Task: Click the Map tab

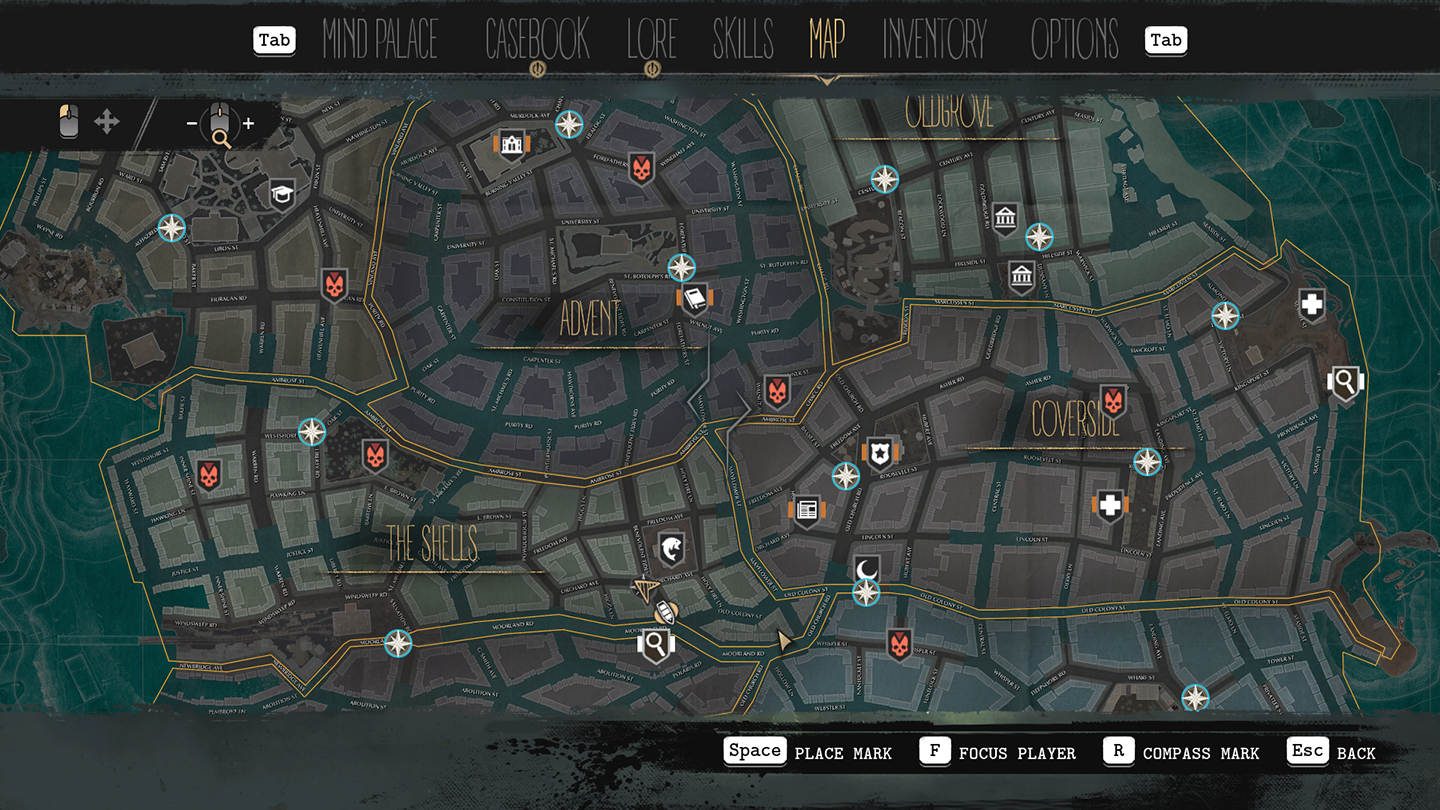Action: (827, 40)
